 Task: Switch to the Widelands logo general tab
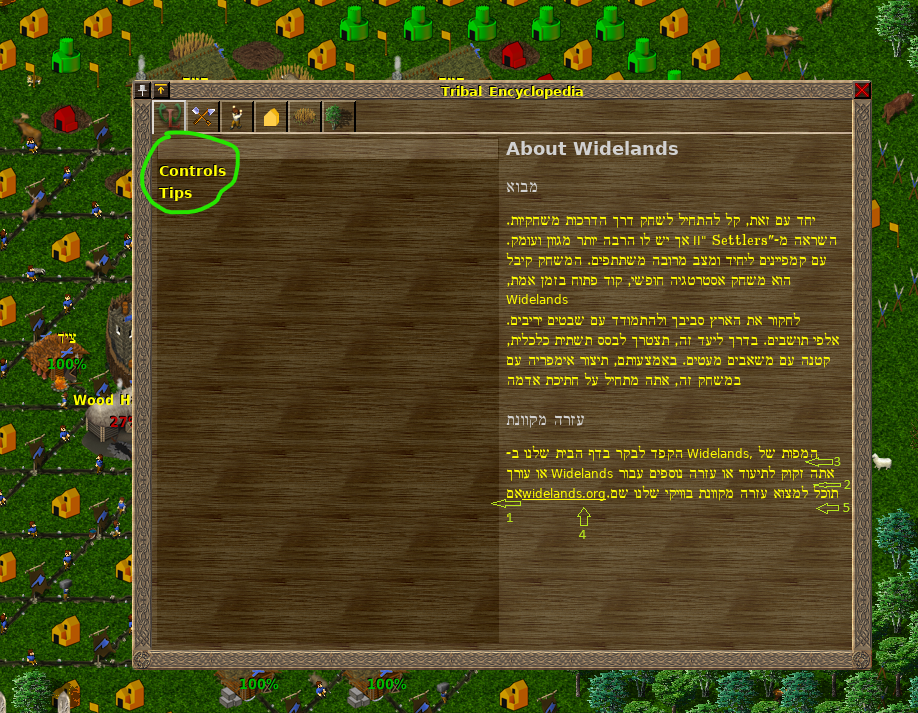click(169, 117)
